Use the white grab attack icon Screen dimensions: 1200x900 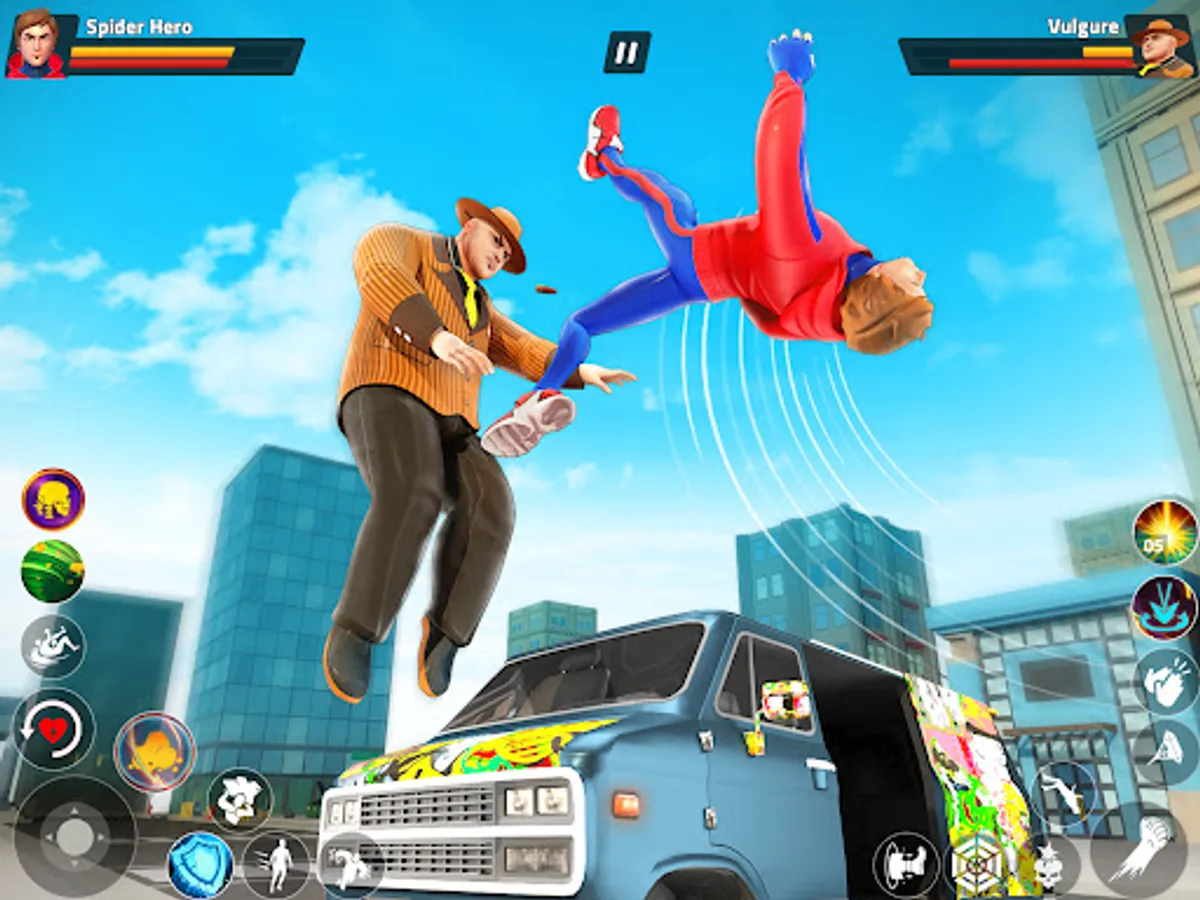(x=240, y=800)
